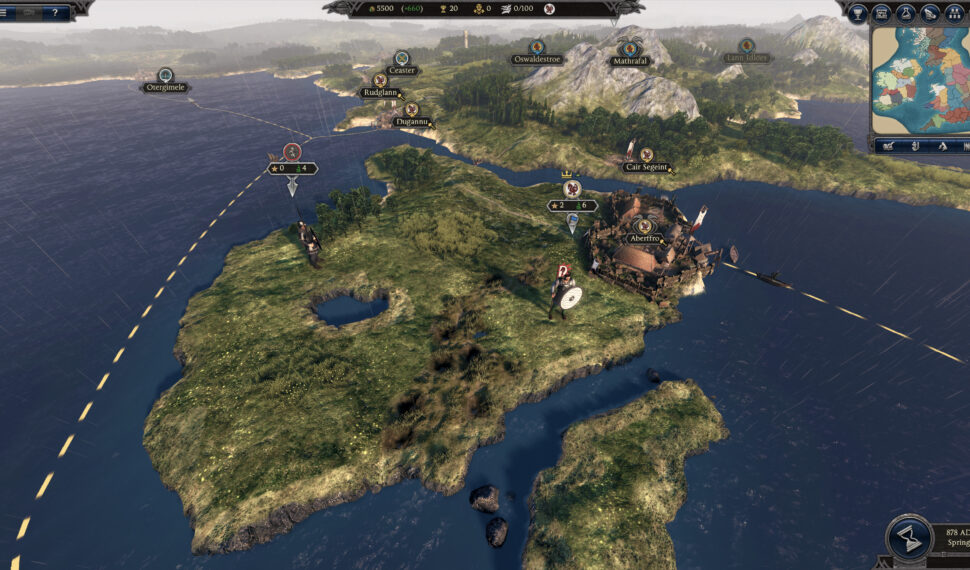End the turn with the hourglass button
This screenshot has height=570, width=970.
(x=909, y=539)
